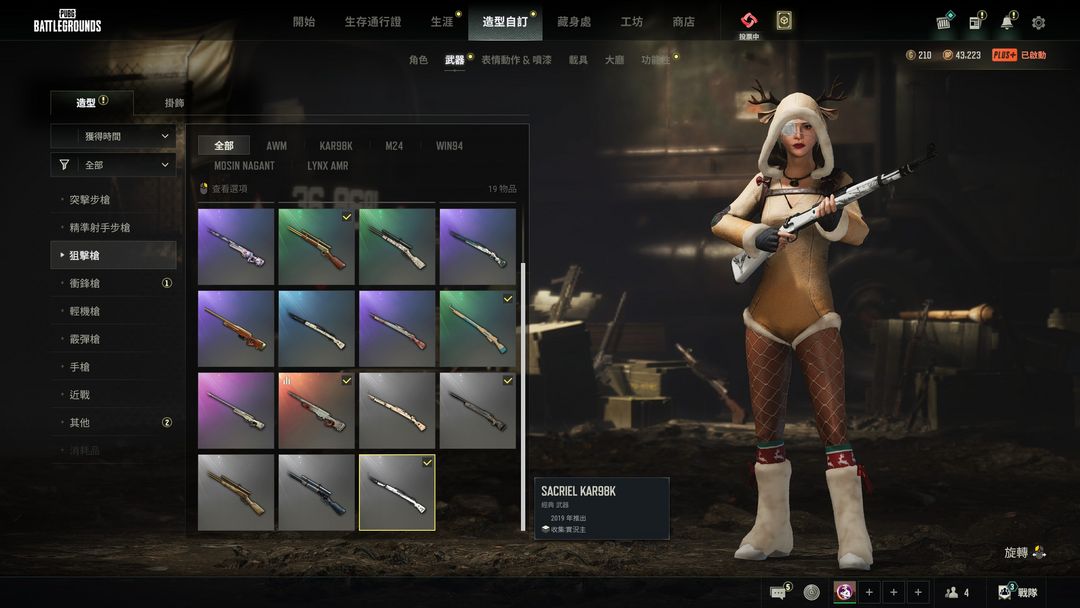Open the 藏身處 tab
The height and width of the screenshot is (608, 1080).
[574, 22]
